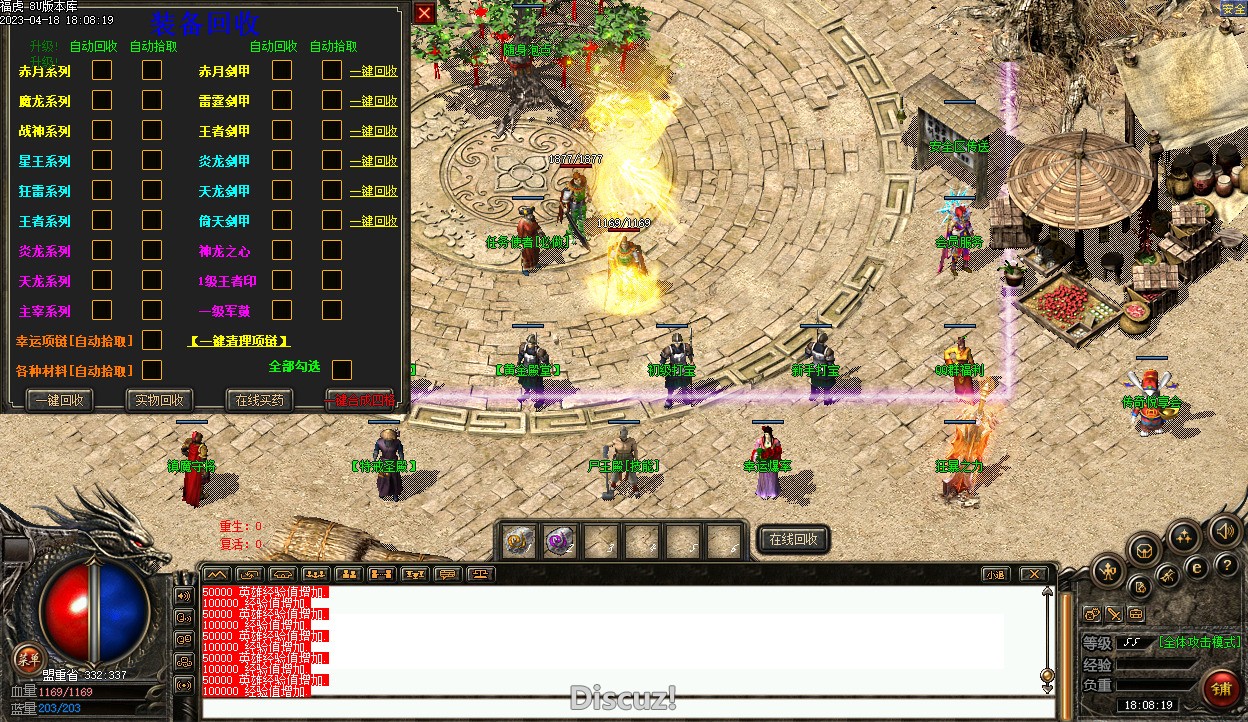Click 一键回收 link beside 倚天剑甲
The width and height of the screenshot is (1248, 722).
pos(373,221)
